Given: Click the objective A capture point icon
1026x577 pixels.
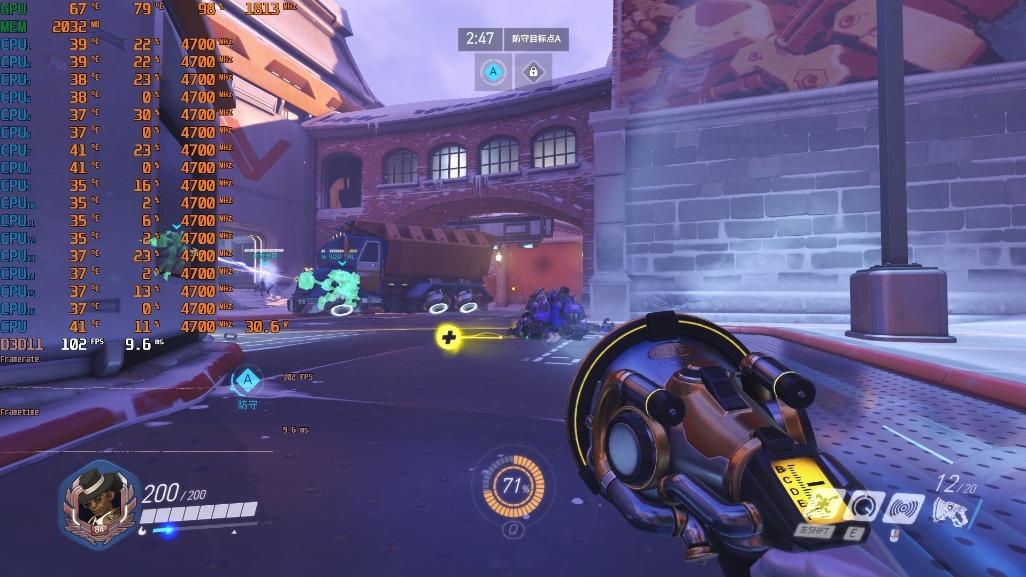Looking at the screenshot, I should pyautogui.click(x=492, y=72).
